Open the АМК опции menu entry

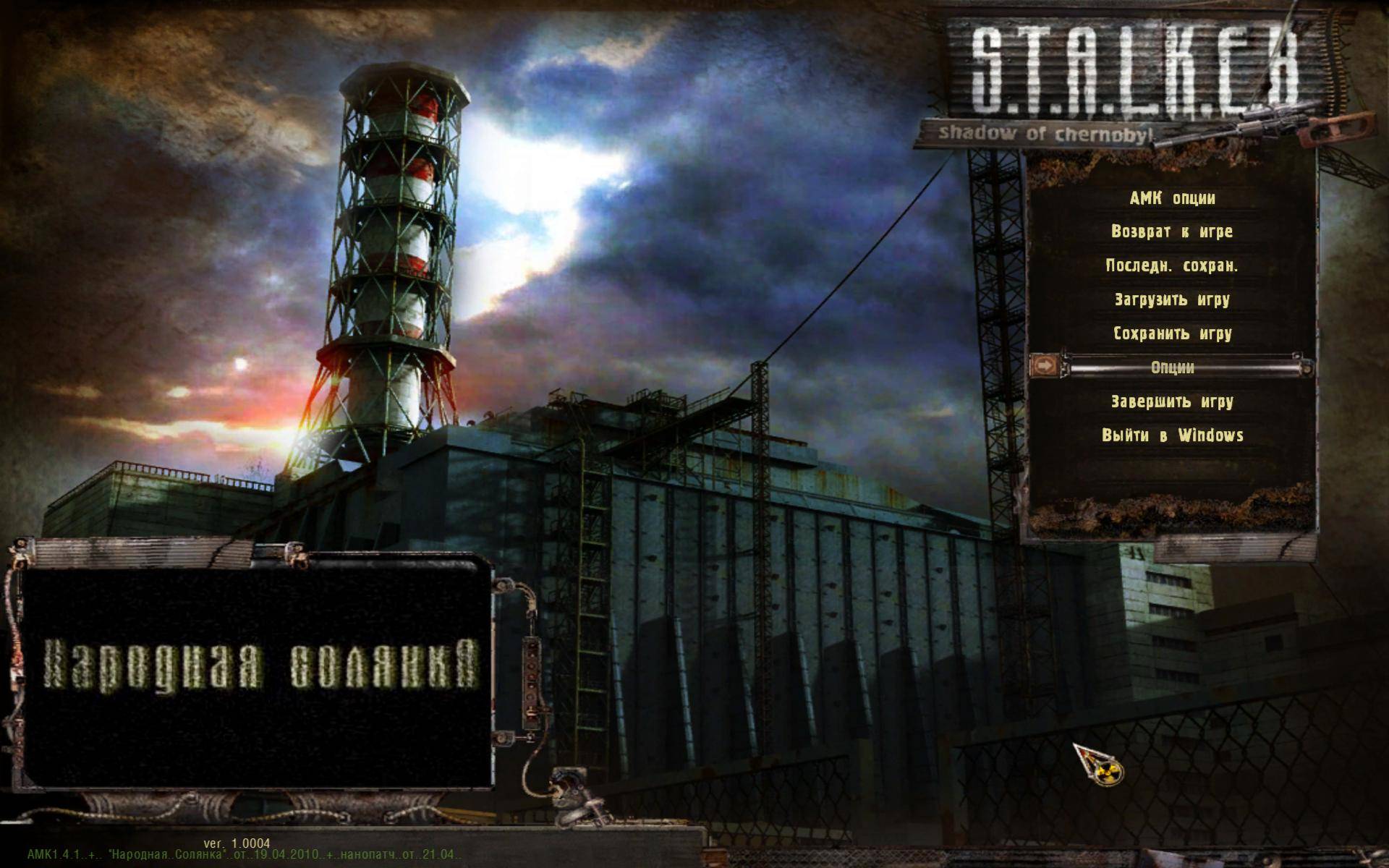[1172, 198]
